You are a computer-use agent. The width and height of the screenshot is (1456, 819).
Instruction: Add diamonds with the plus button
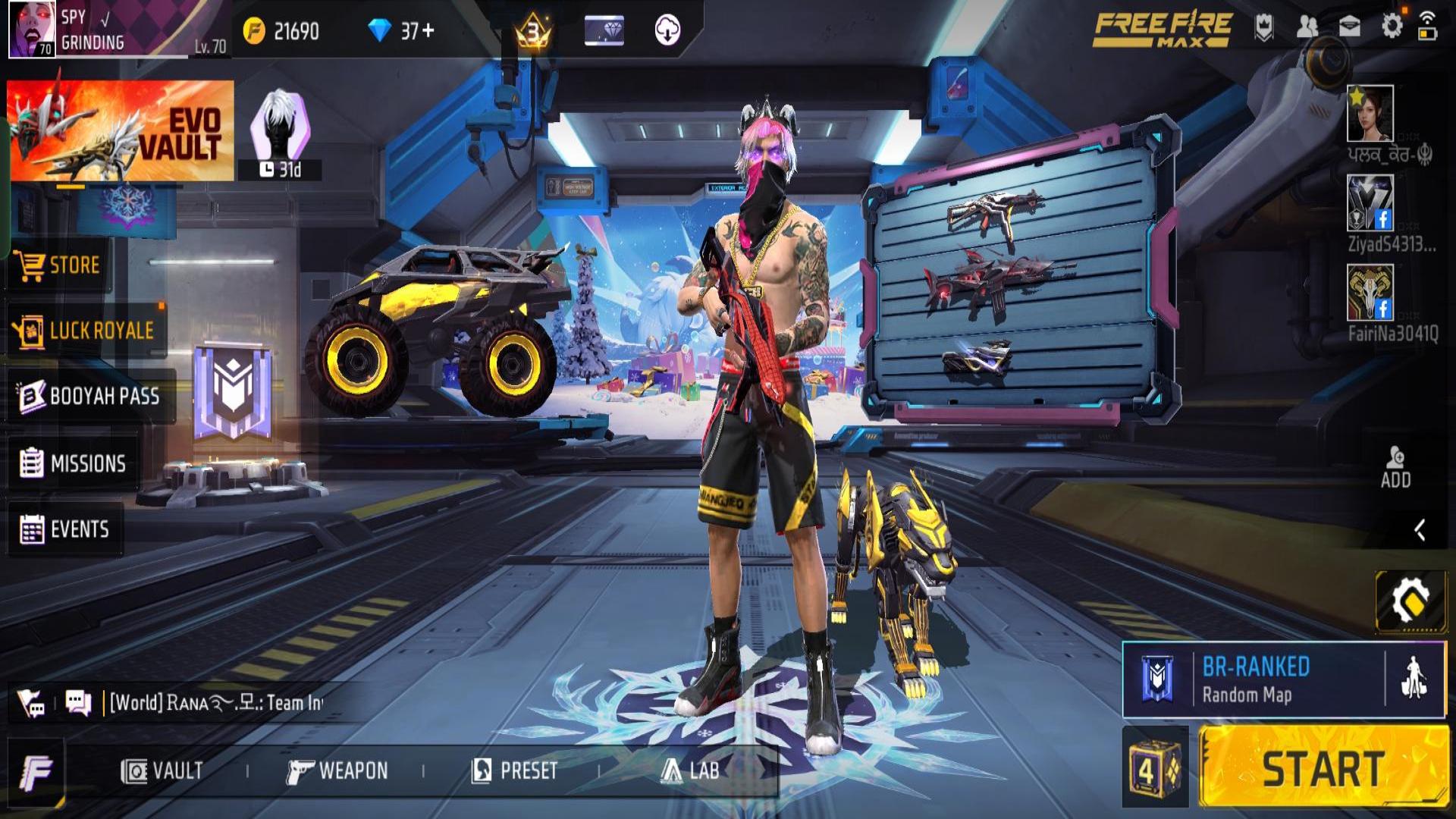coord(428,30)
